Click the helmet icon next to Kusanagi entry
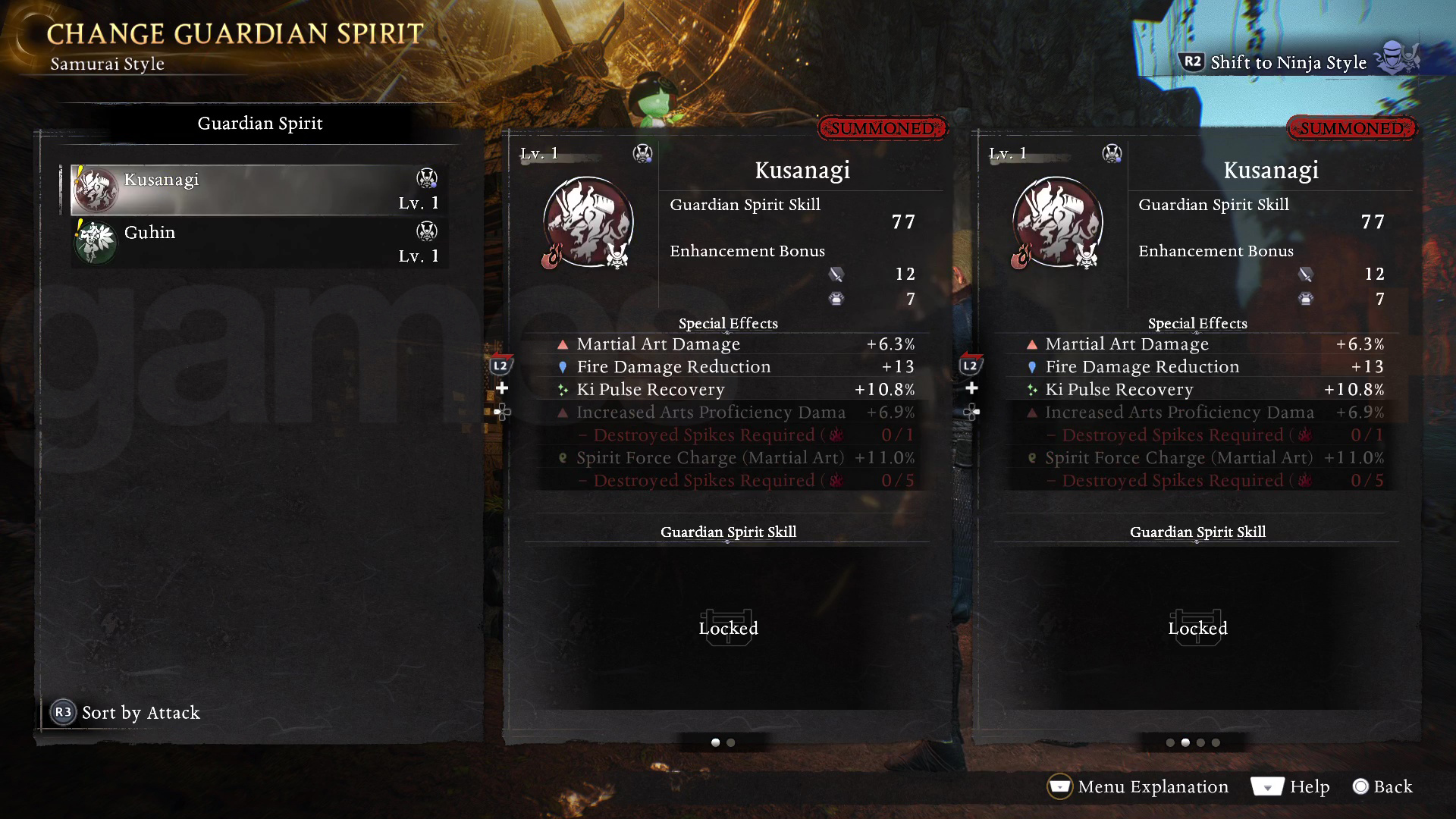The width and height of the screenshot is (1456, 819). pos(425,177)
